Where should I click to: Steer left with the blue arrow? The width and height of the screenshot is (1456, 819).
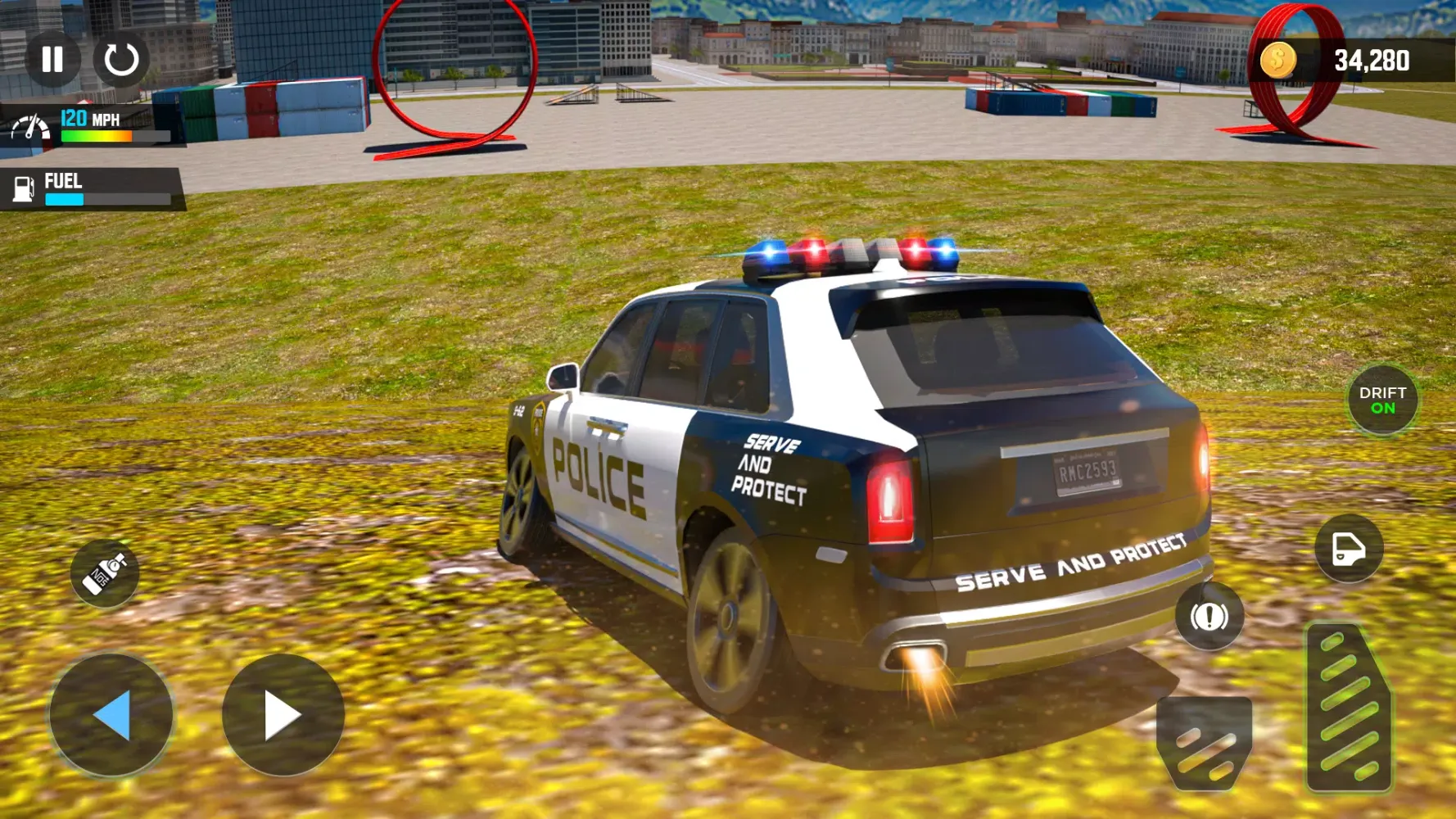(111, 715)
